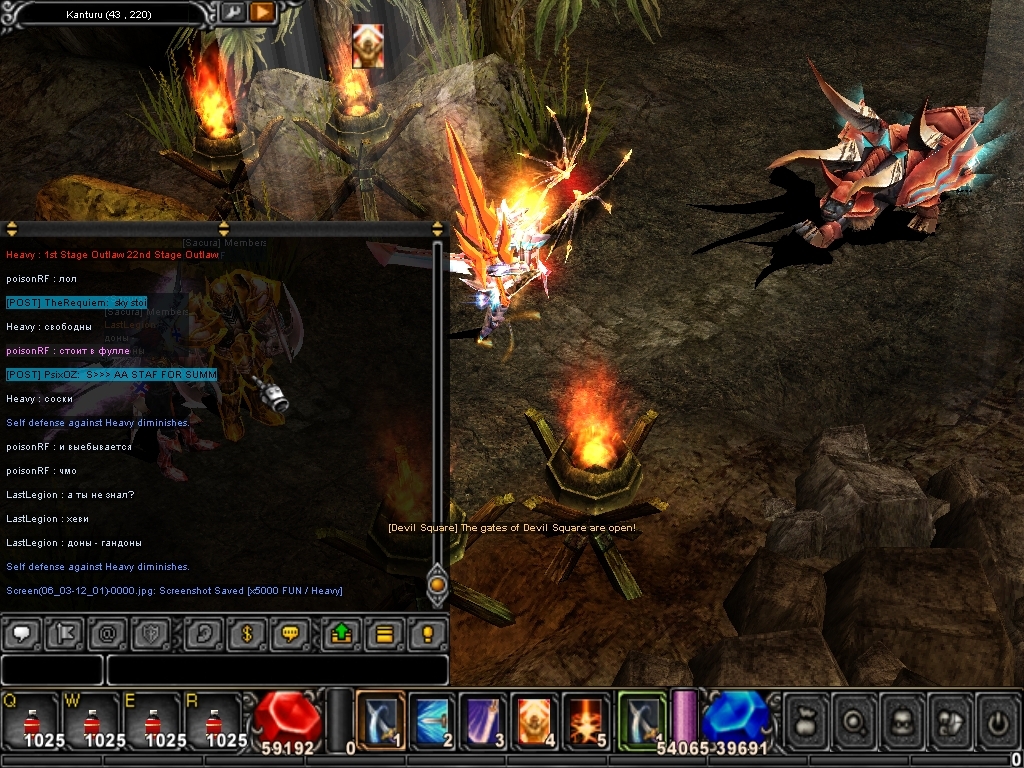The height and width of the screenshot is (768, 1024).
Task: Activate the sword skill in slot 2
Action: pyautogui.click(x=432, y=720)
